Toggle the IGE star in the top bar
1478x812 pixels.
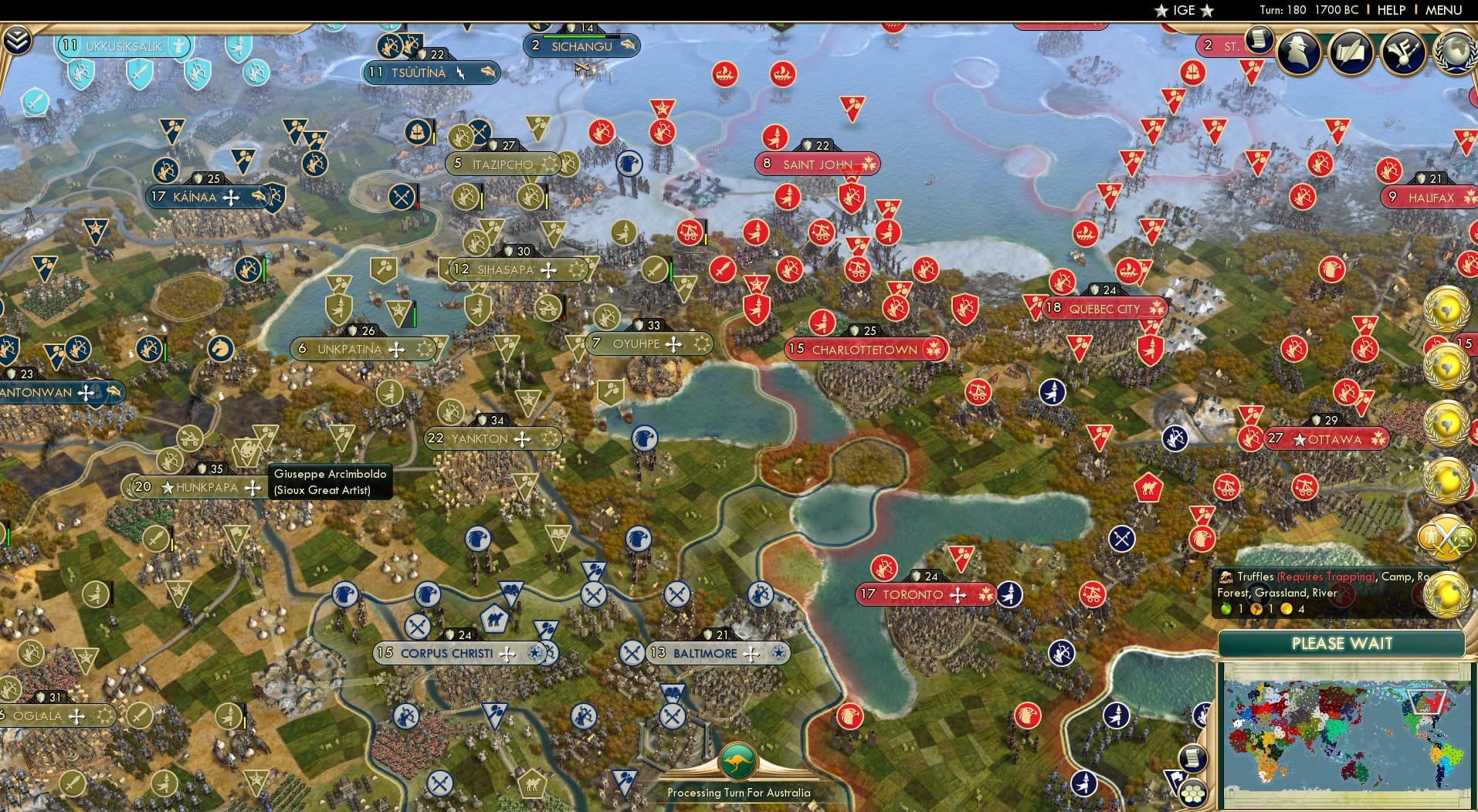1160,11
